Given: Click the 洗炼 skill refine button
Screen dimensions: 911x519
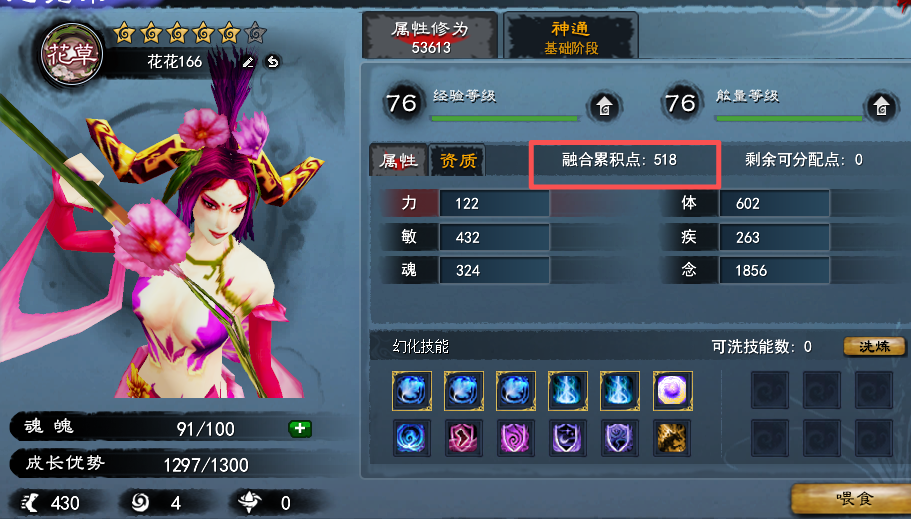Looking at the screenshot, I should [x=874, y=347].
